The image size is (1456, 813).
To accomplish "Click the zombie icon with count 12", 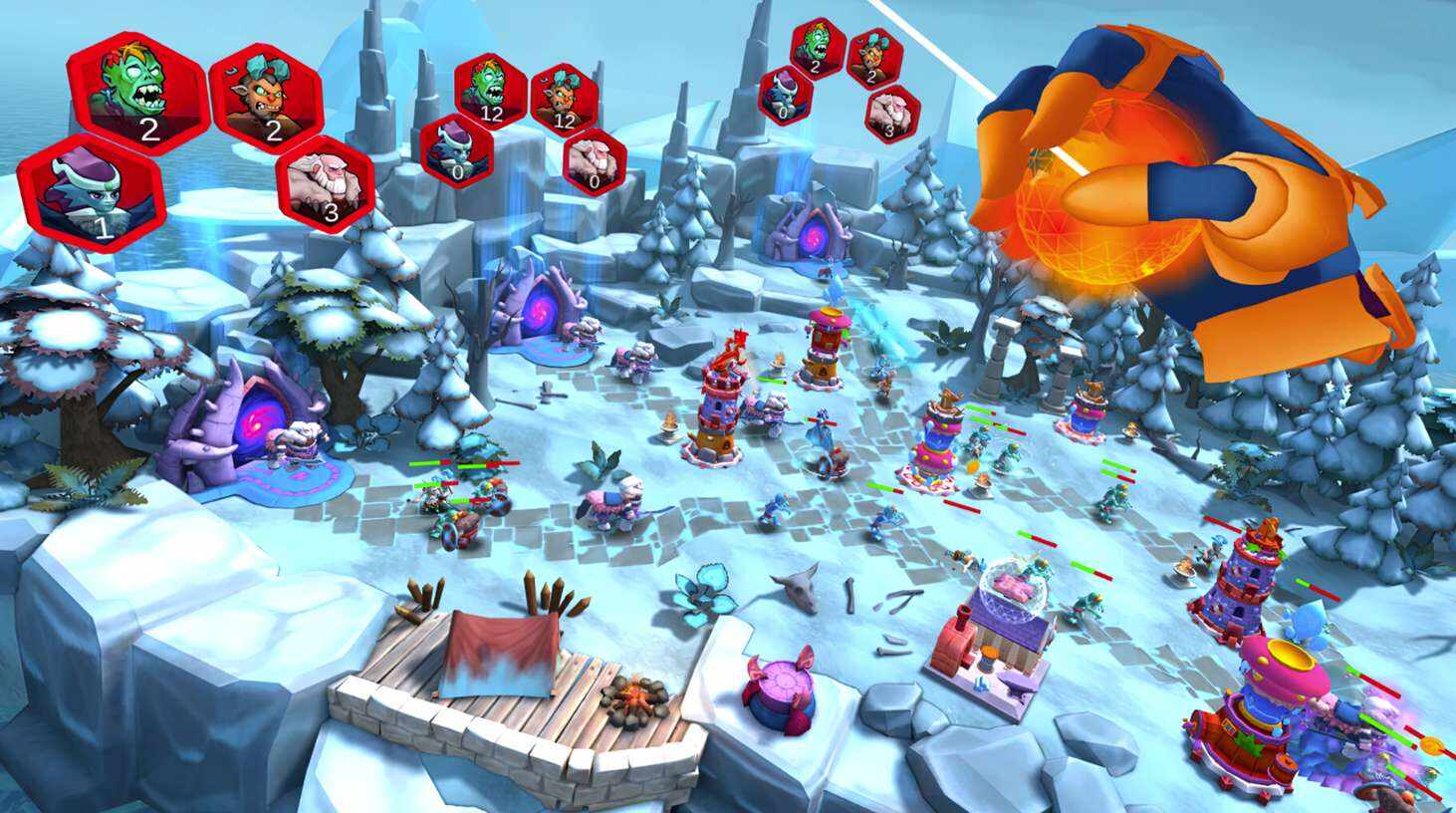I will click(x=490, y=87).
